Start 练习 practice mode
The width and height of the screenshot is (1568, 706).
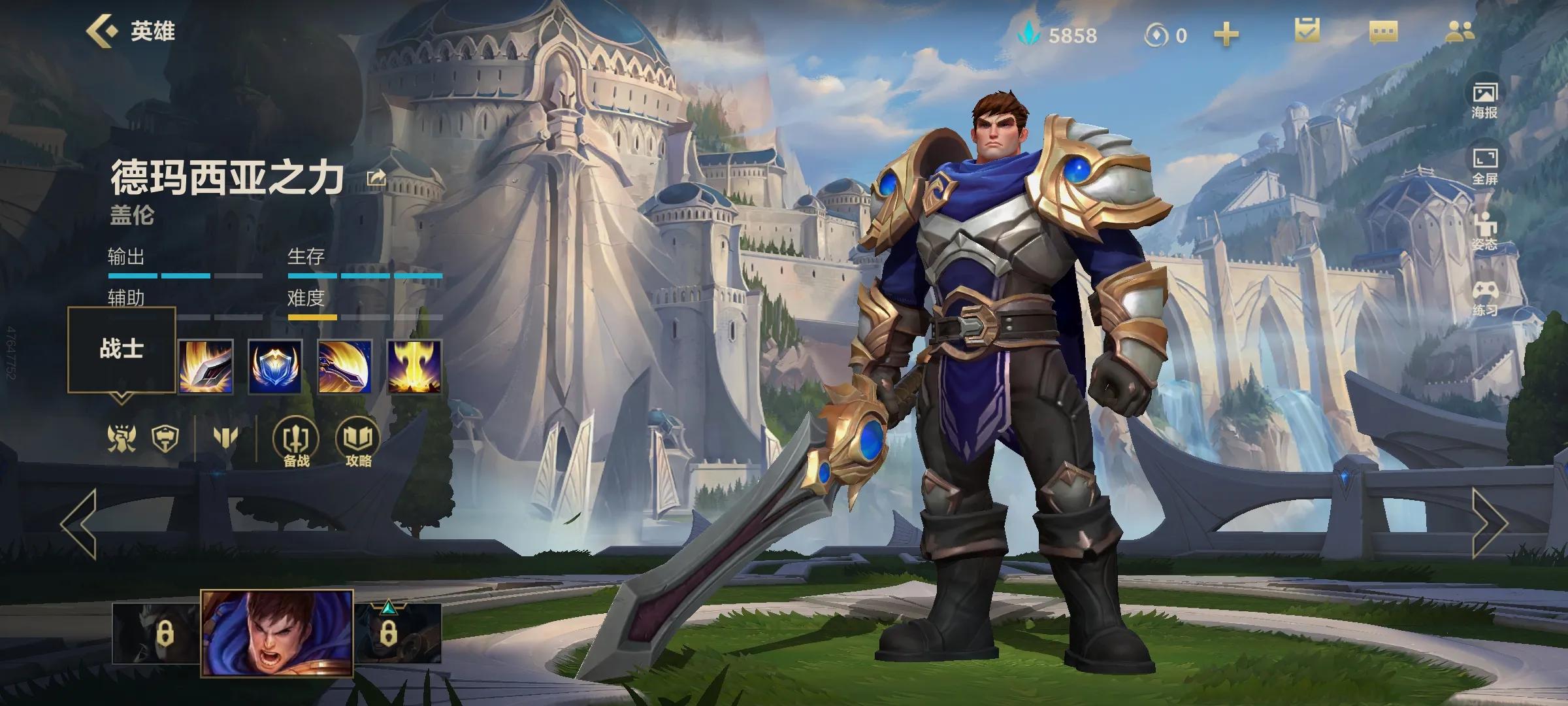click(x=1484, y=298)
